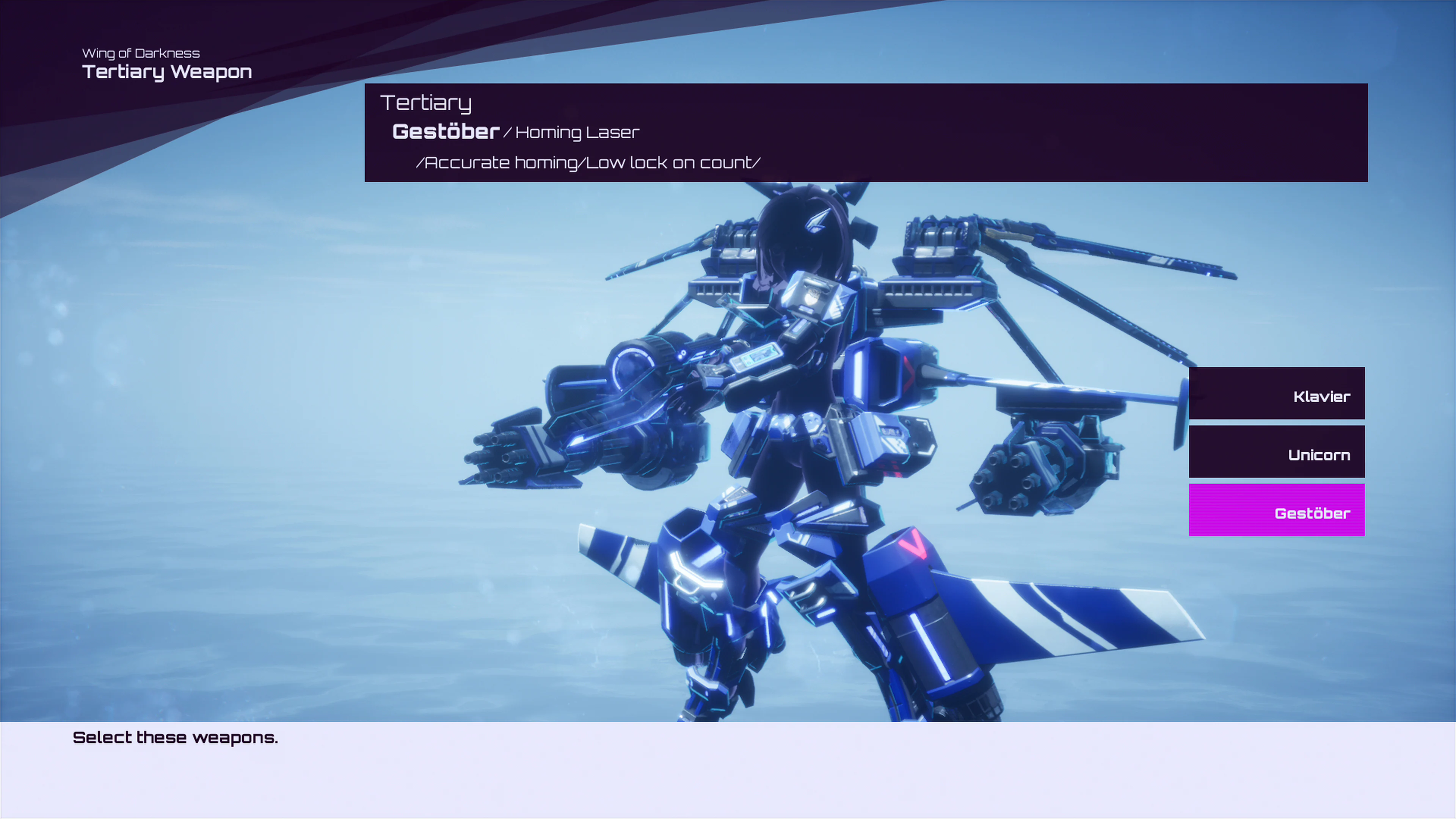Open the Klavier entry in weapon list
This screenshot has width=1456, height=819.
coord(1277,393)
